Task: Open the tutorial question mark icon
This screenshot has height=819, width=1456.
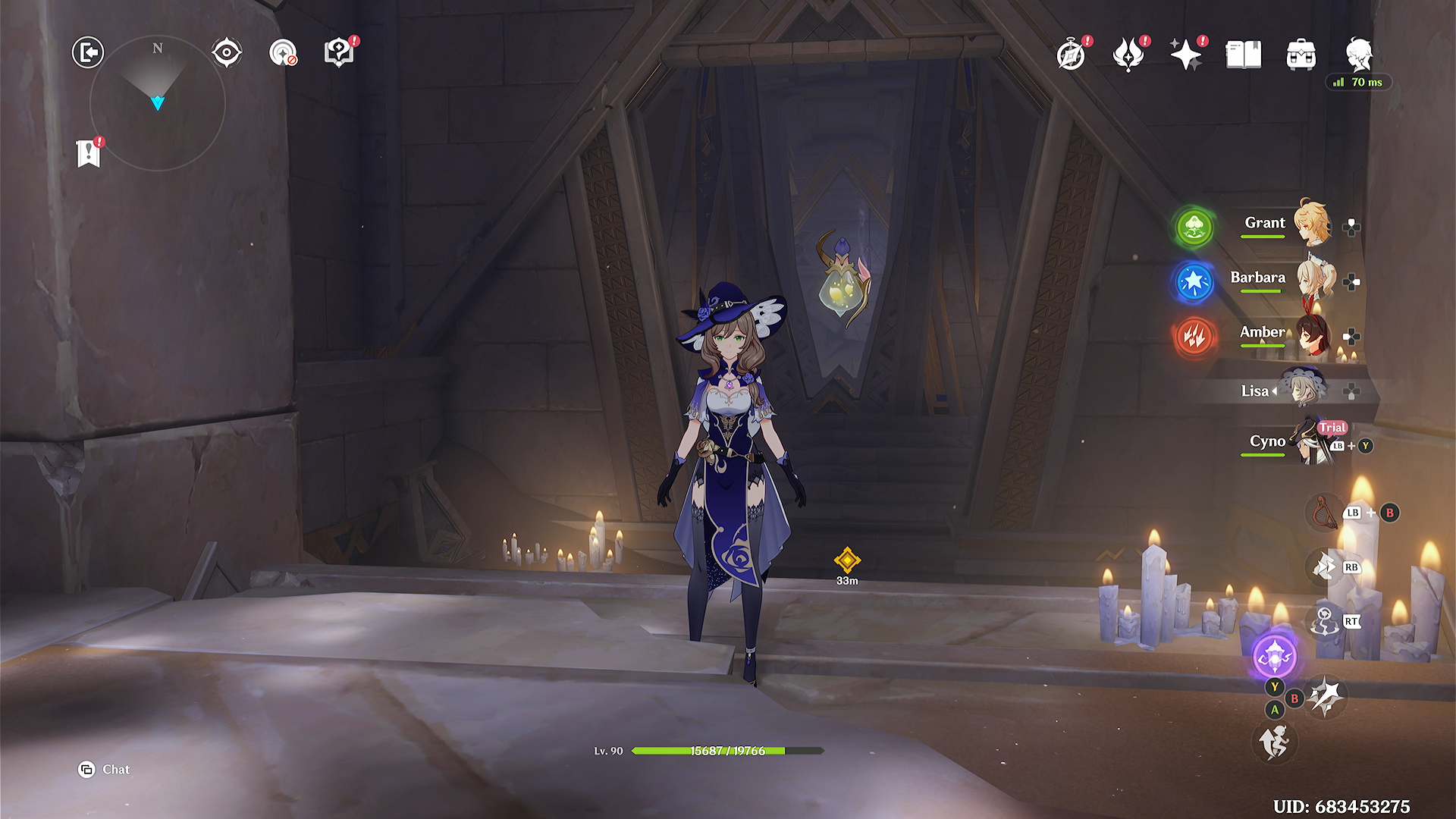Action: point(339,52)
